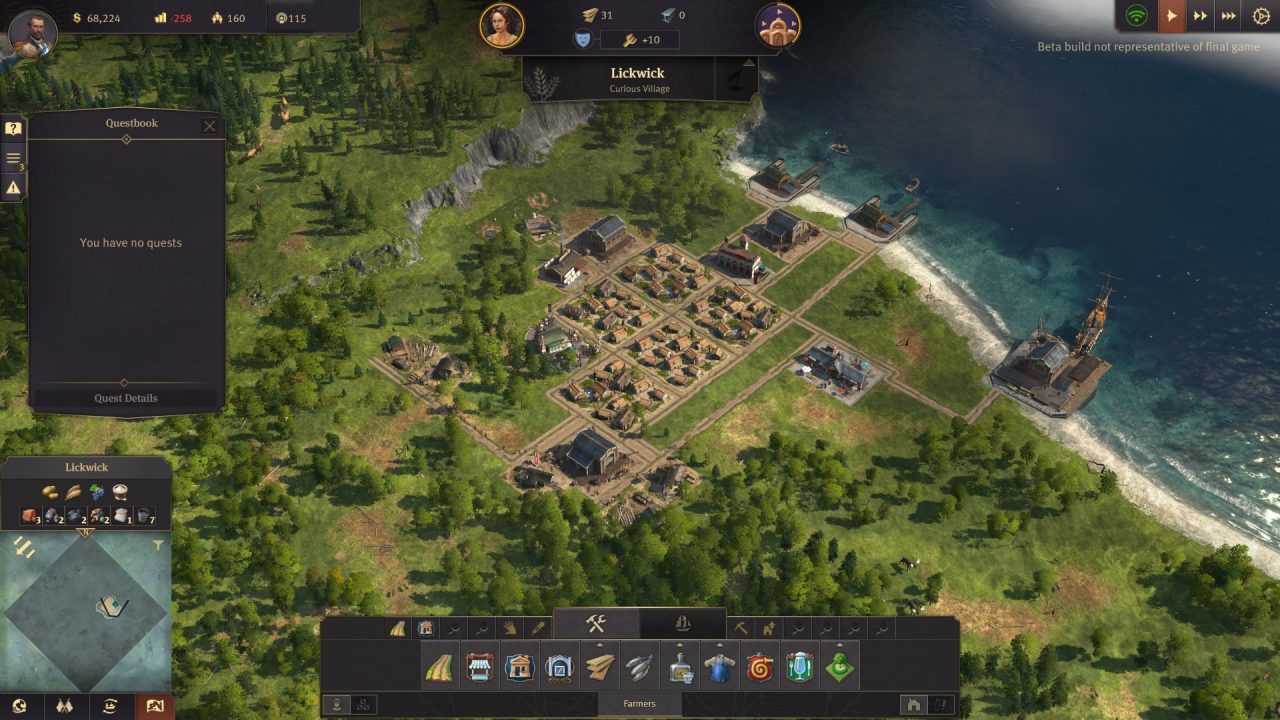Screen dimensions: 1280x720
Task: Set game speed to triple fast-forward
Action: (x=1229, y=16)
